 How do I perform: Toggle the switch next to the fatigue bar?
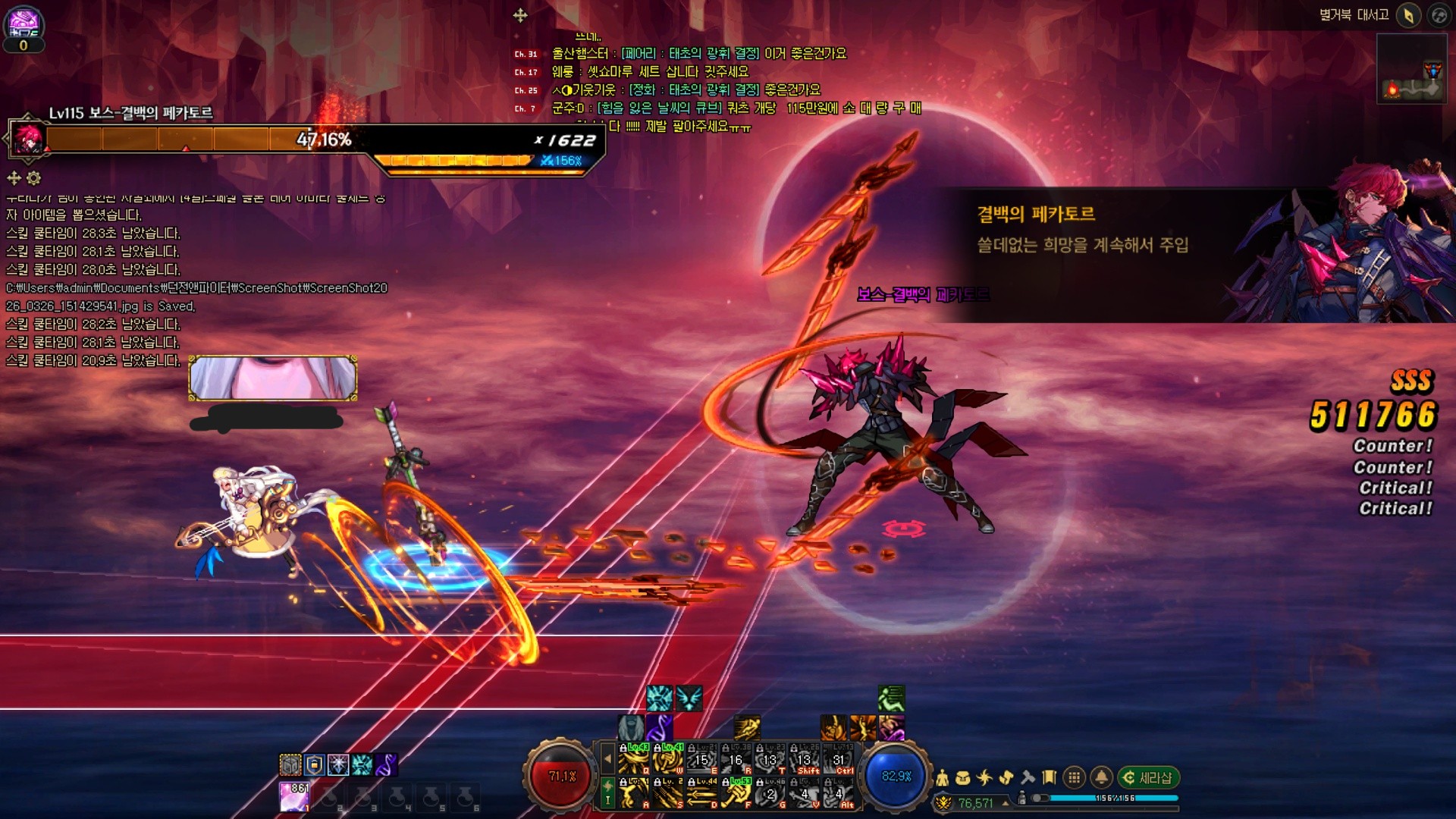tap(1040, 798)
